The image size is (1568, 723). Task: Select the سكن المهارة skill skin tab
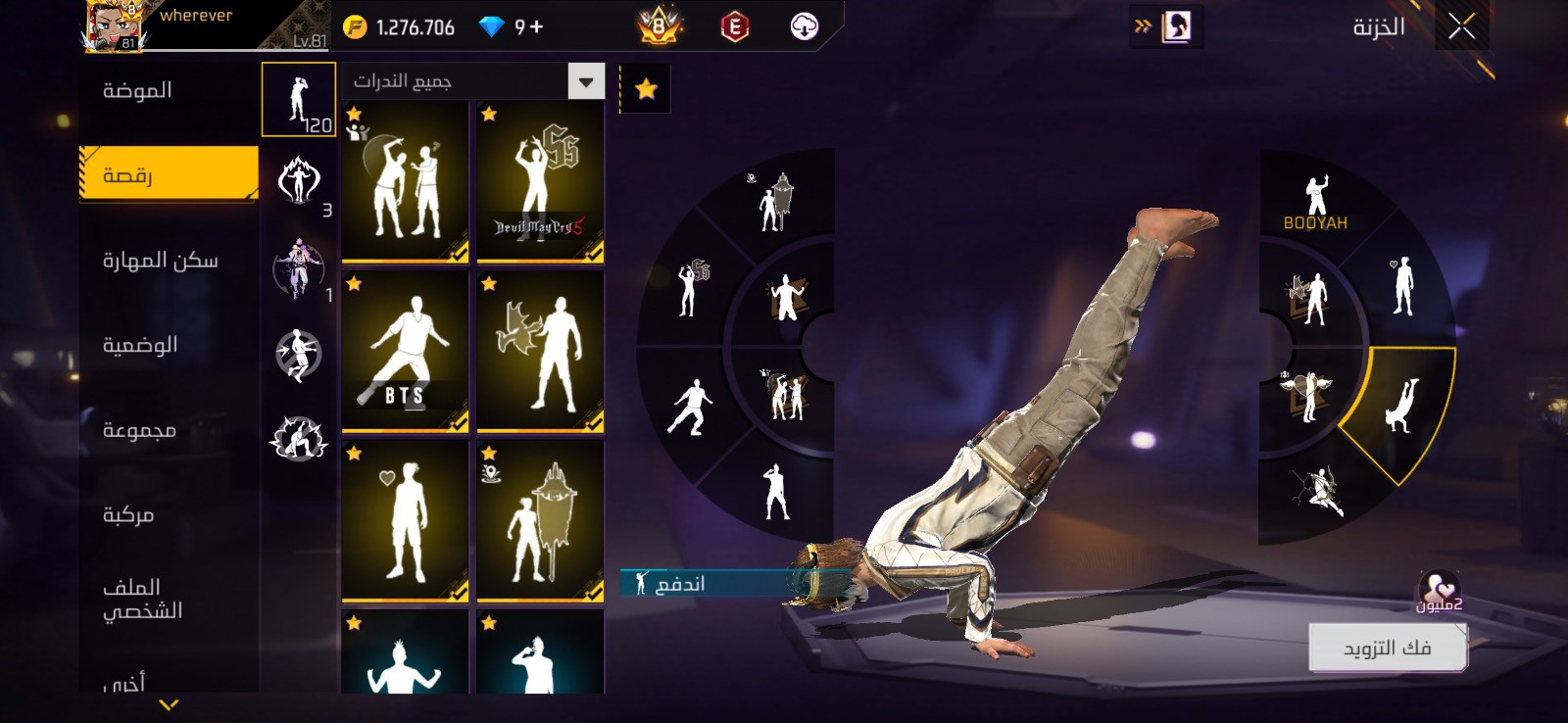coord(160,261)
